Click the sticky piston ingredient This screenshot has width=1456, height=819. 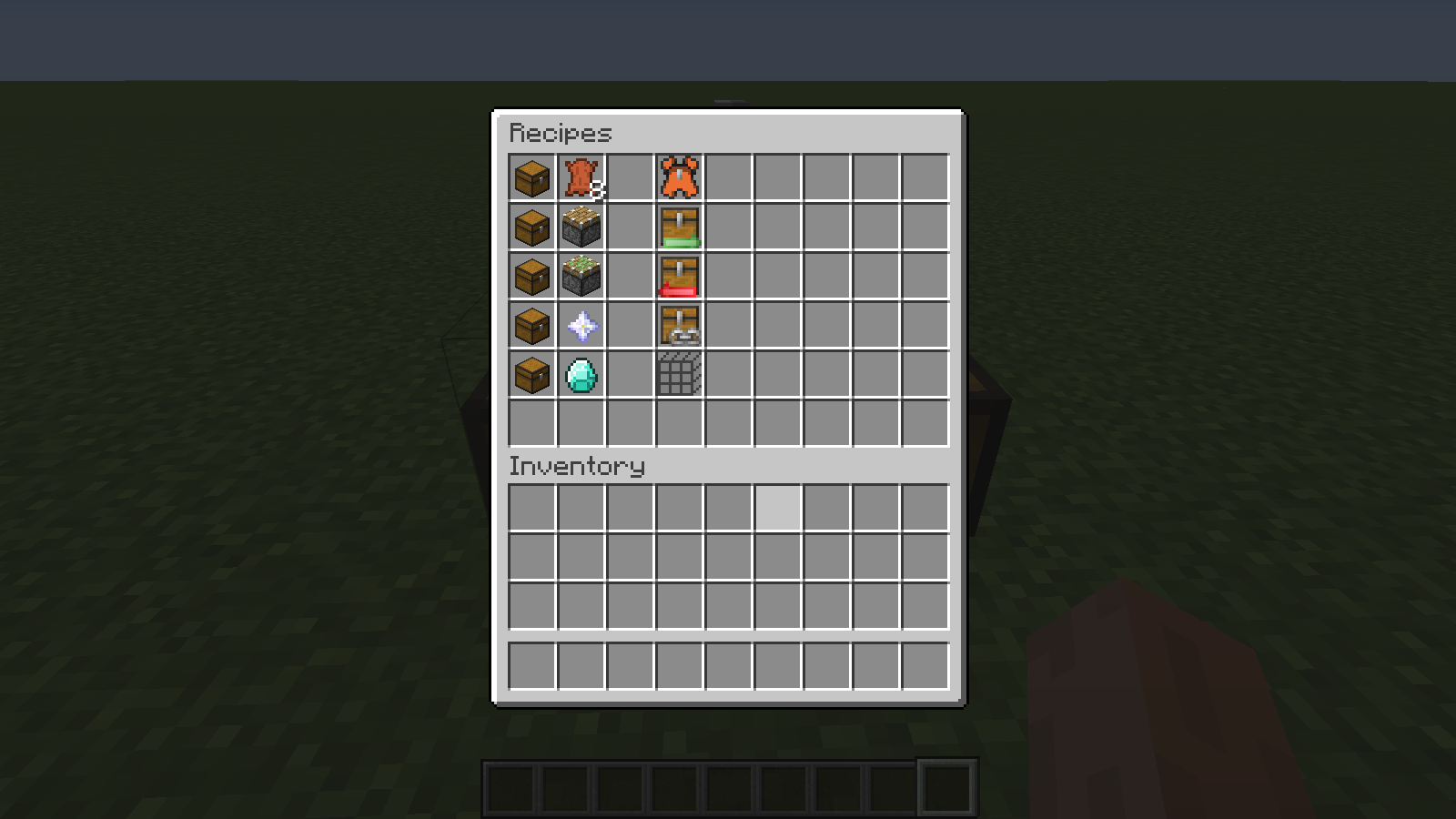click(x=581, y=227)
